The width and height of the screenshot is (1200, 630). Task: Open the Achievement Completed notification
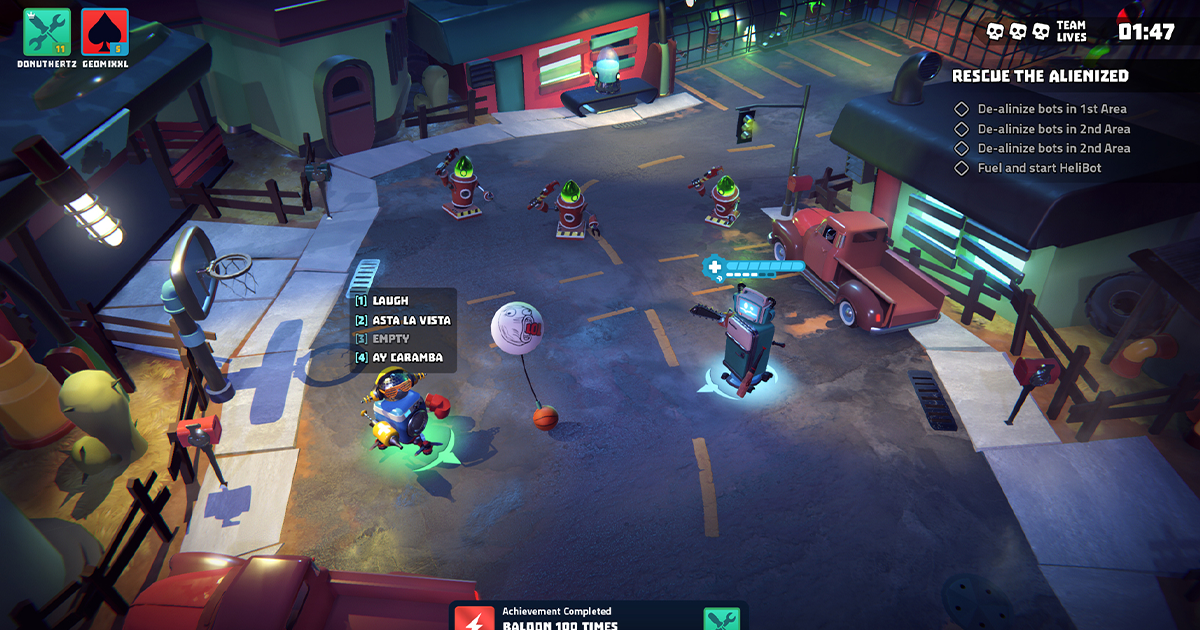pos(598,617)
